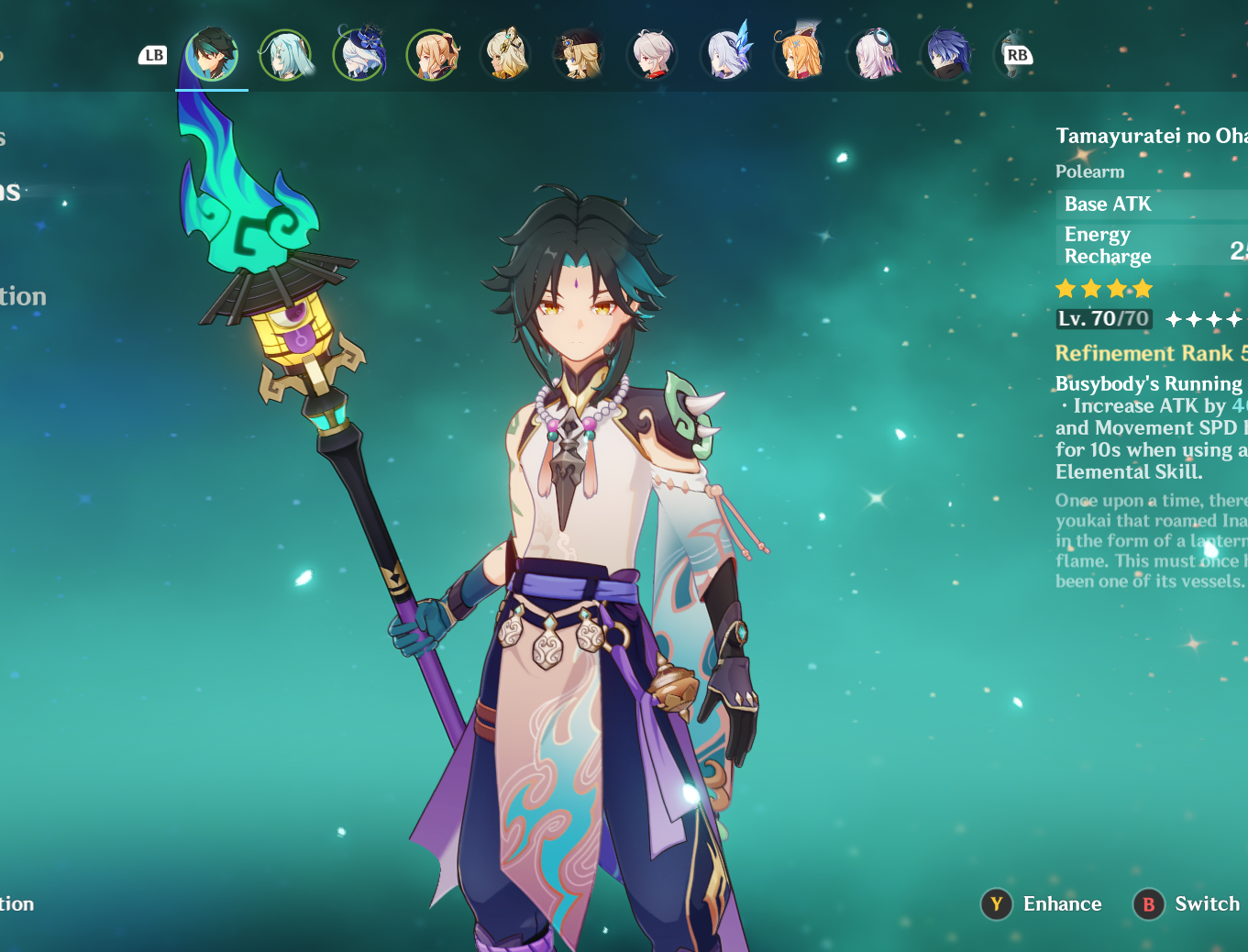The height and width of the screenshot is (952, 1248).
Task: Pick the pink-white haired character with ring headpiece
Action: tap(874, 55)
